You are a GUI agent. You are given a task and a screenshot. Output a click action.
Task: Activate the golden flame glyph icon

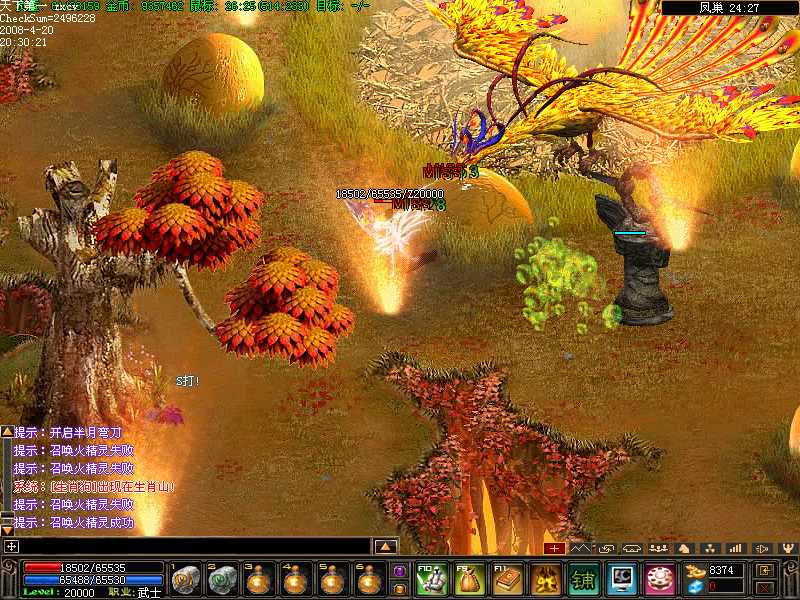pos(545,579)
